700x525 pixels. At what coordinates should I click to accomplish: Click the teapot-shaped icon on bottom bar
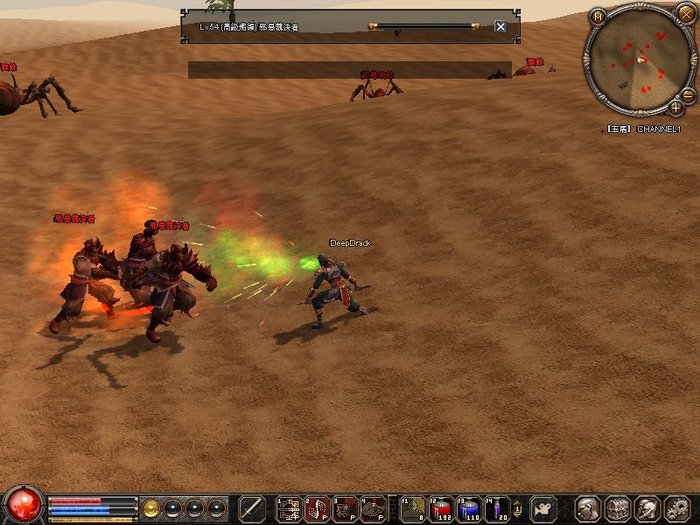(543, 507)
